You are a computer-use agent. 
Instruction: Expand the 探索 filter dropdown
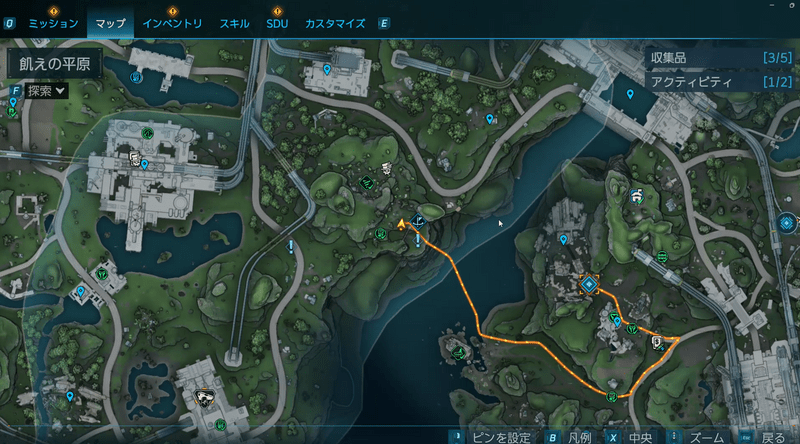pyautogui.click(x=46, y=91)
